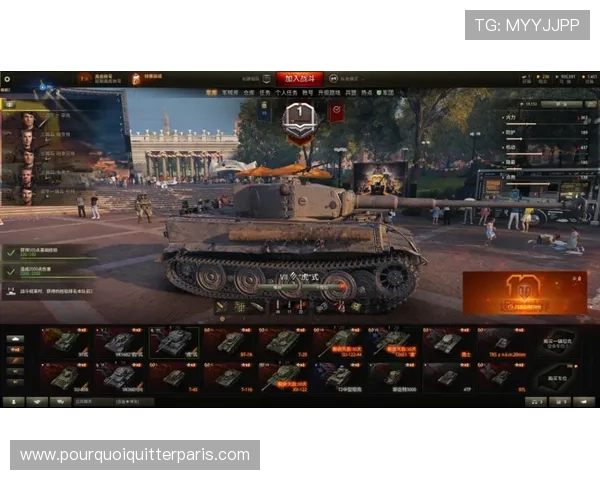Start battle with the red 加入战斗 button

(x=301, y=77)
